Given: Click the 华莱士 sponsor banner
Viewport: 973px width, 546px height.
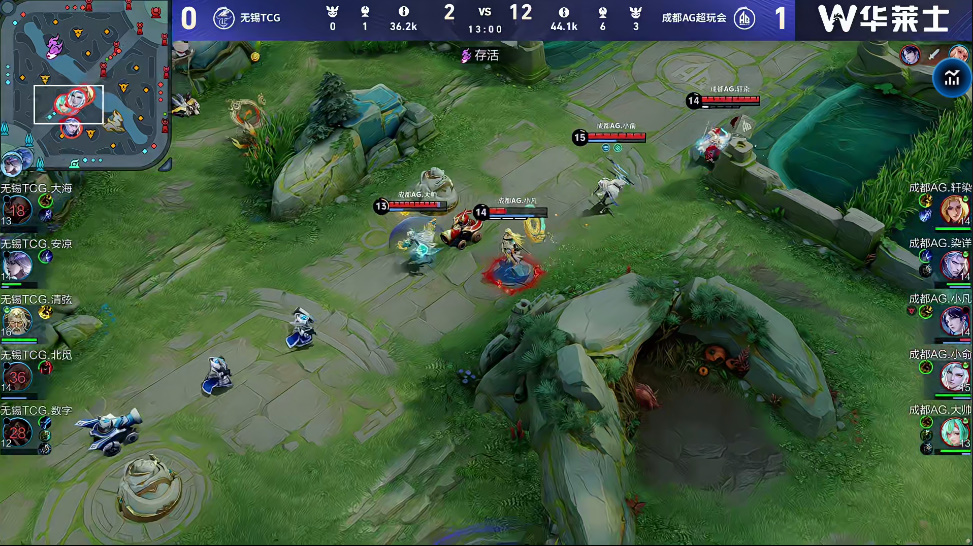Looking at the screenshot, I should point(883,19).
